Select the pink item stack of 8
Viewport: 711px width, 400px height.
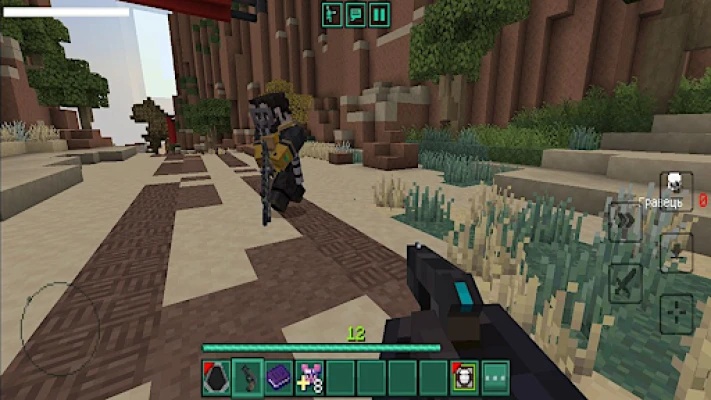[309, 378]
